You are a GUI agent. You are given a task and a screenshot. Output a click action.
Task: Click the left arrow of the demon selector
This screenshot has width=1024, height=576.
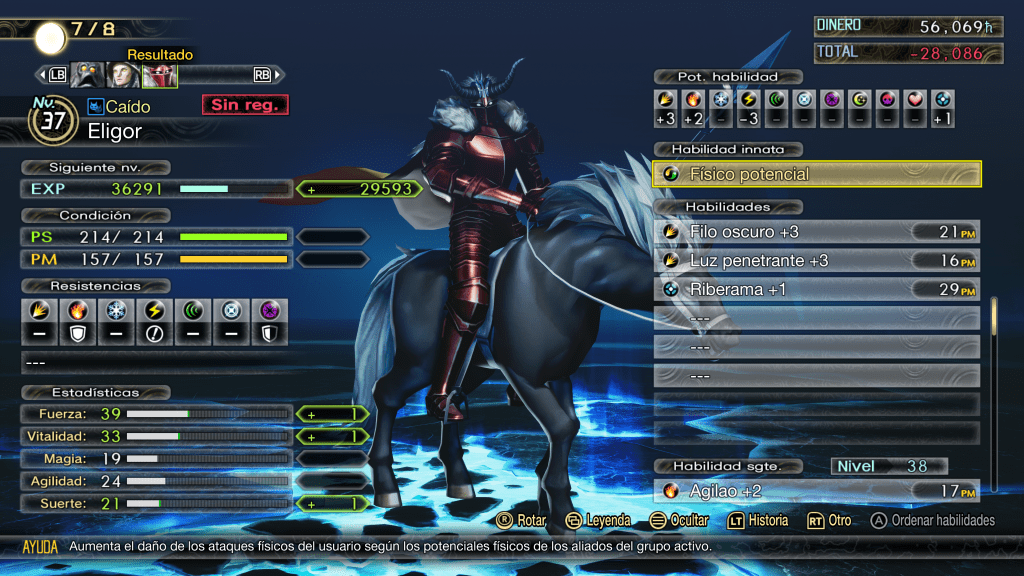tap(40, 75)
